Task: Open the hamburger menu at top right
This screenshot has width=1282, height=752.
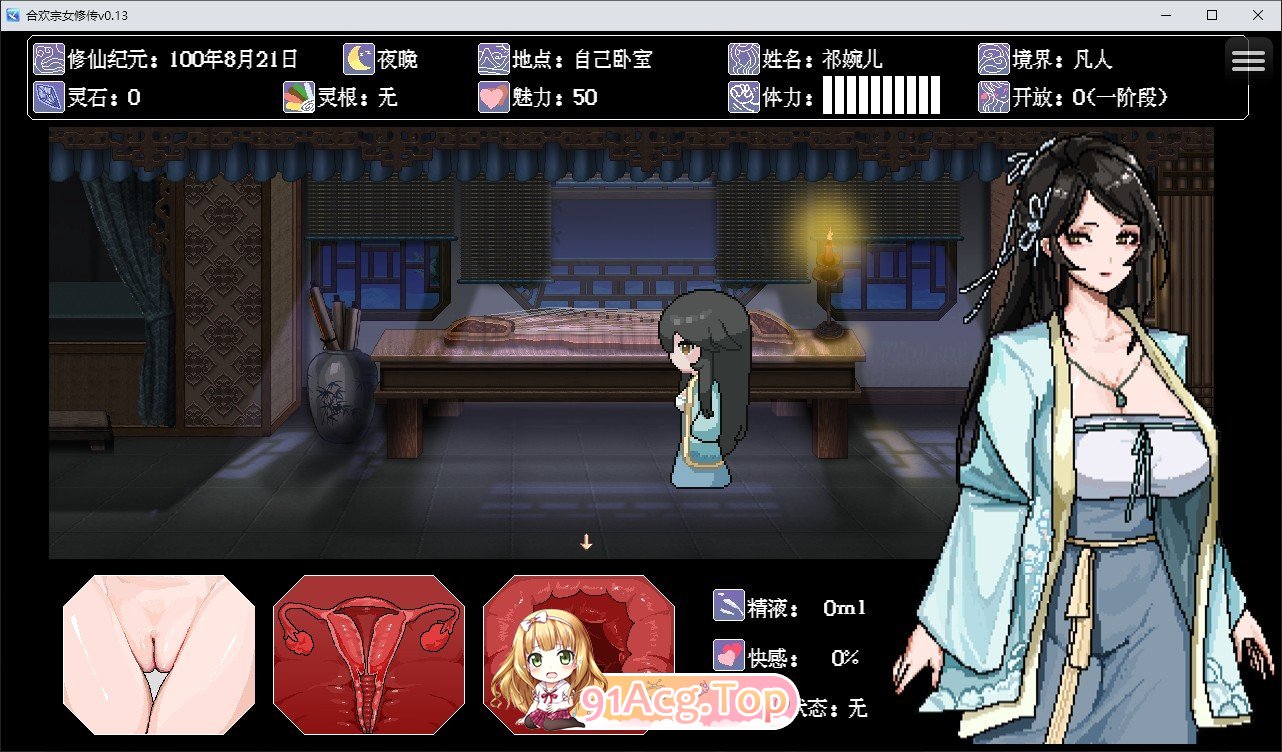Action: pos(1247,58)
